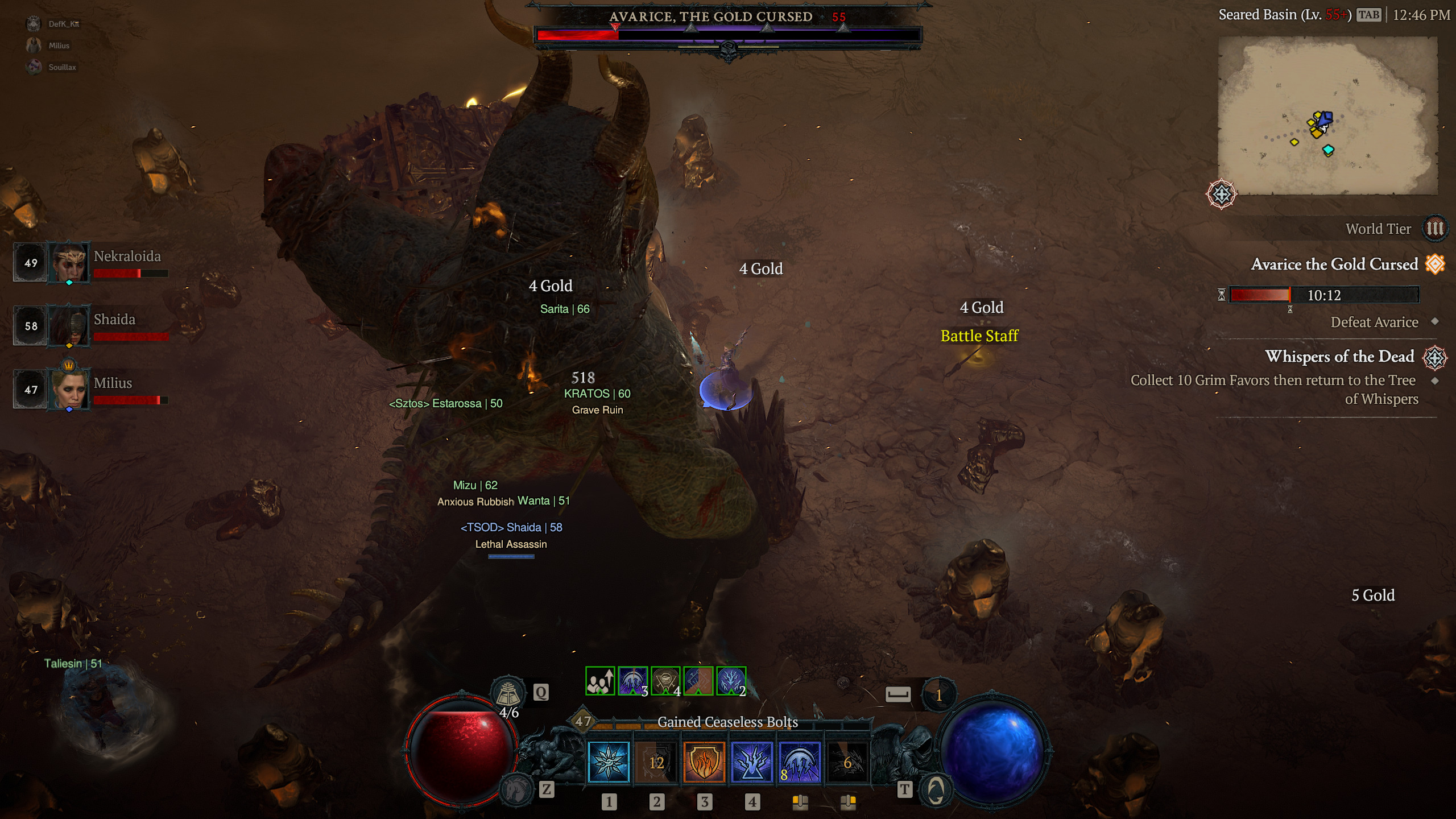This screenshot has height=819, width=1456.
Task: Open the Seared Basin minimap
Action: [x=1328, y=115]
